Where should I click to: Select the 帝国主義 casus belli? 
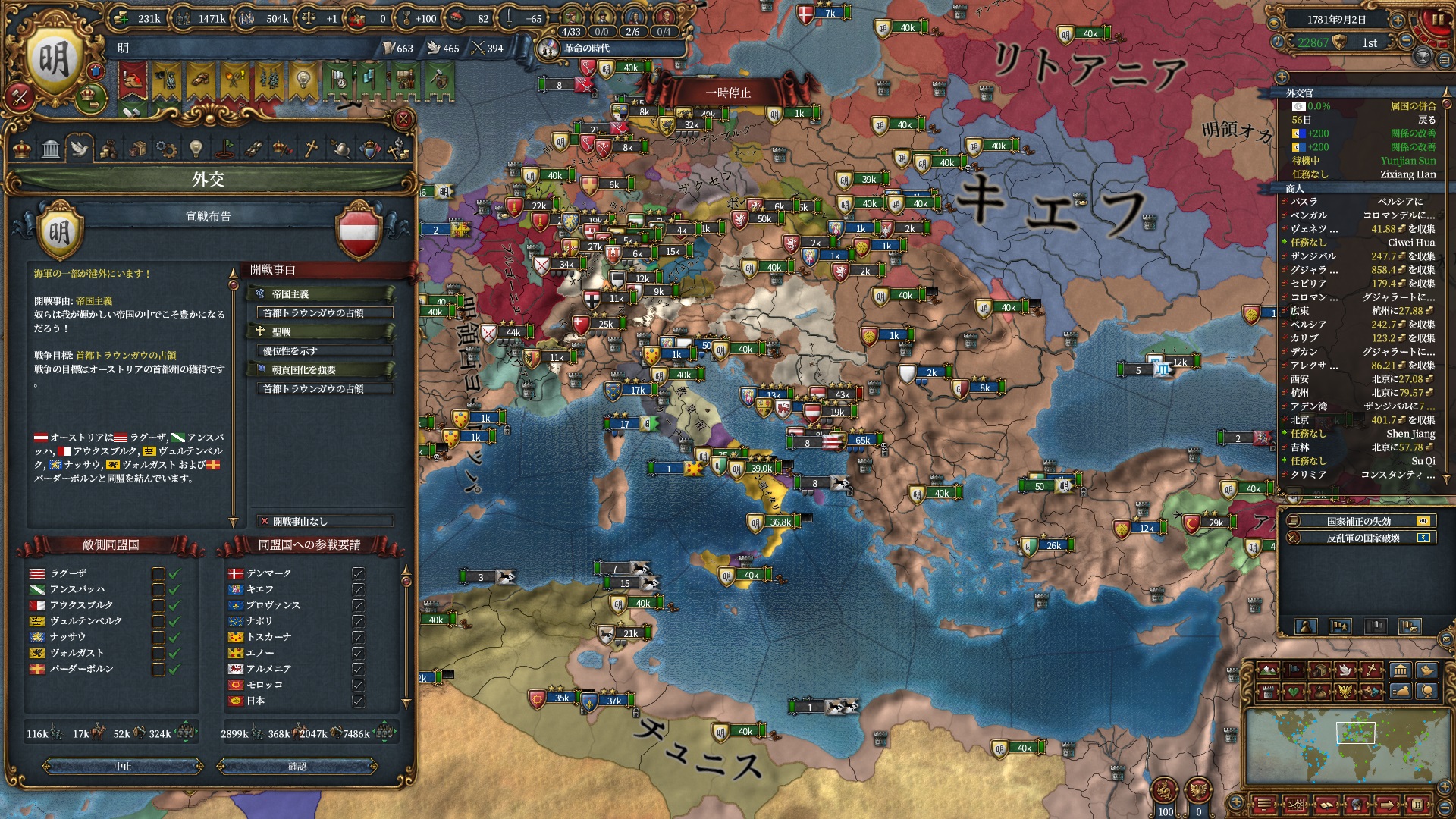pos(320,293)
